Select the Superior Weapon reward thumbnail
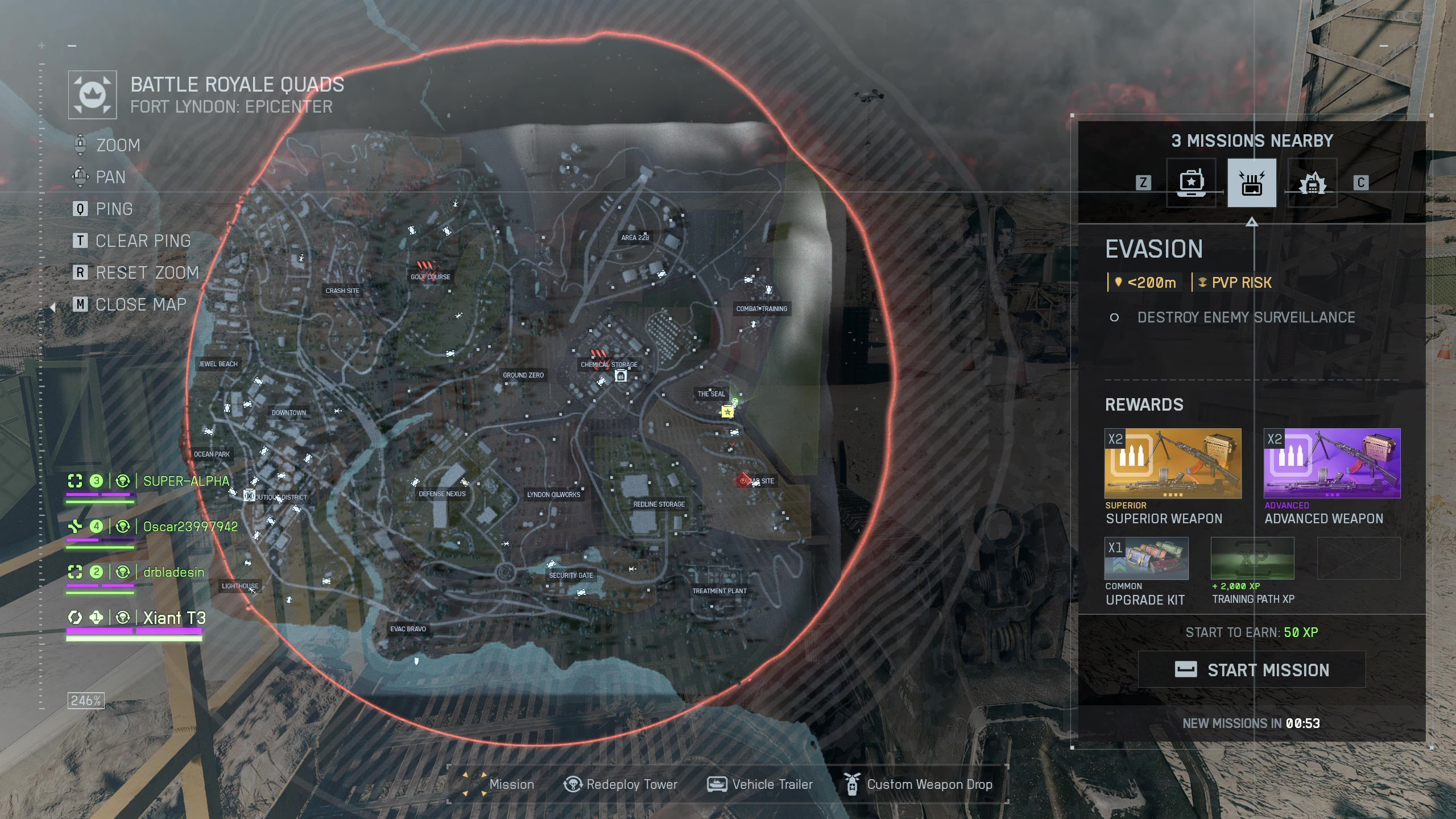The image size is (1456, 819). [x=1173, y=463]
